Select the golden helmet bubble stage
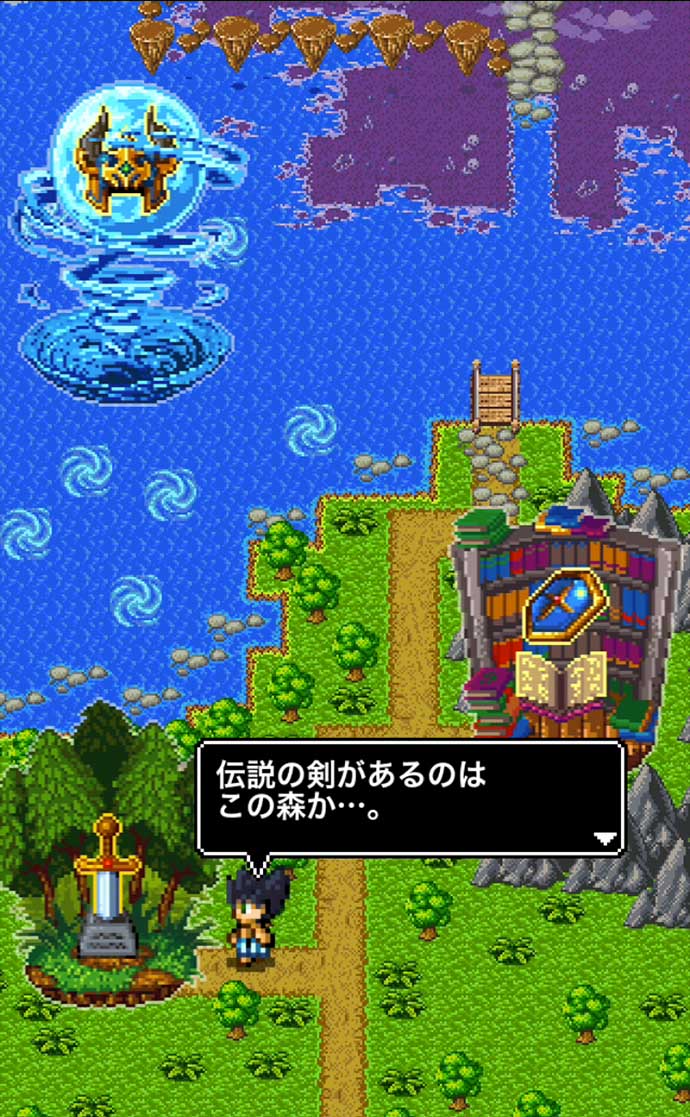The image size is (690, 1117). [126, 164]
